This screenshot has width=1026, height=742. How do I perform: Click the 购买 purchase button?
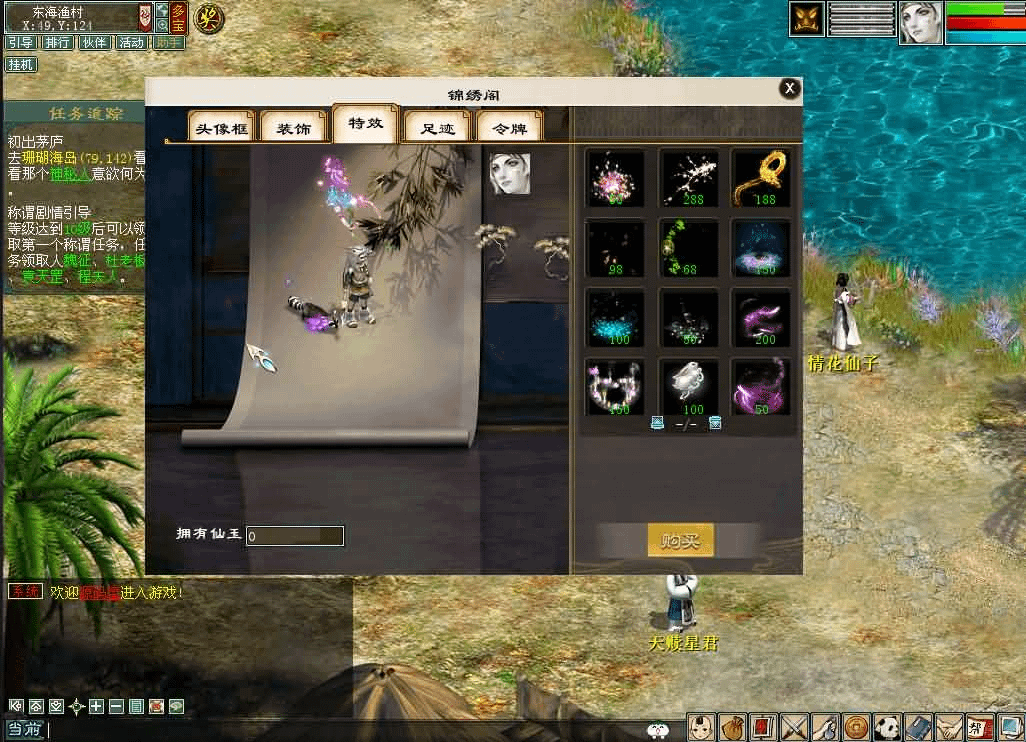[680, 541]
